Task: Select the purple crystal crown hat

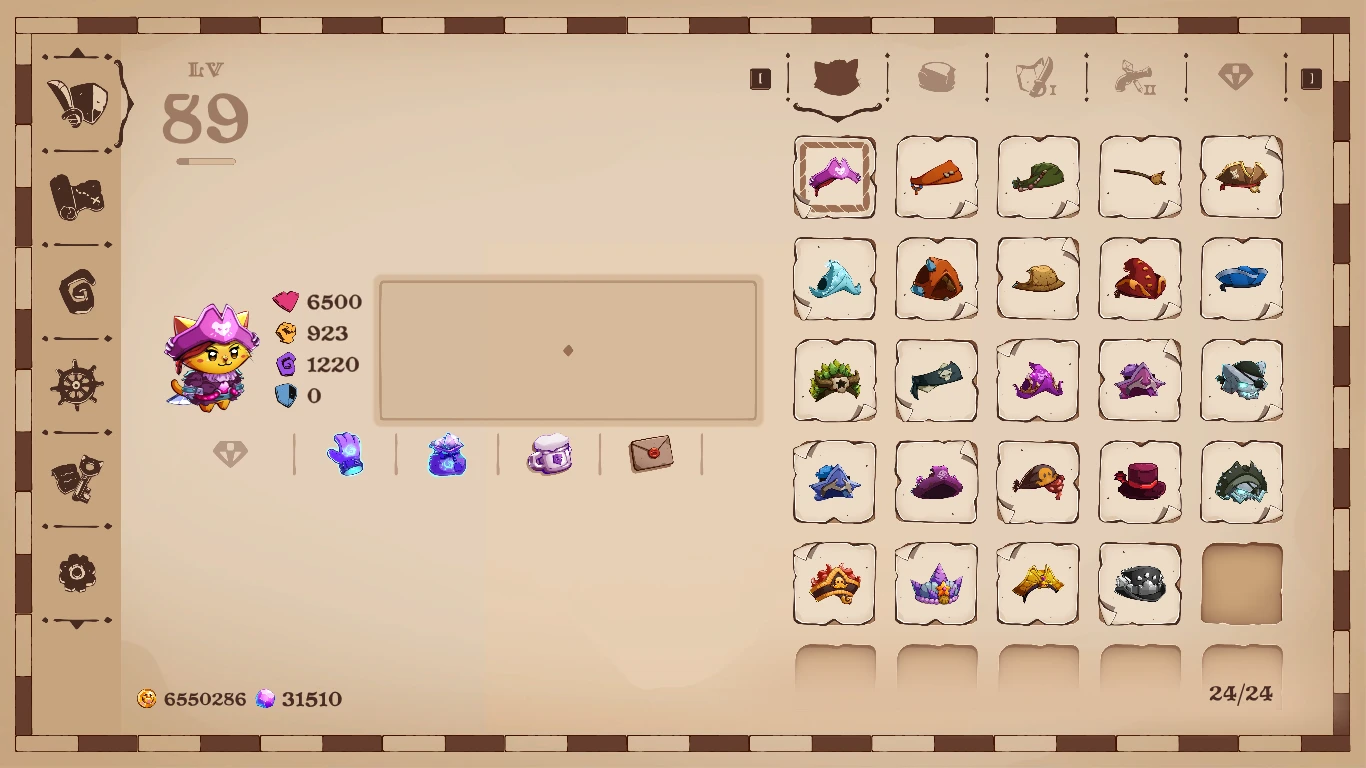Action: pyautogui.click(x=937, y=585)
